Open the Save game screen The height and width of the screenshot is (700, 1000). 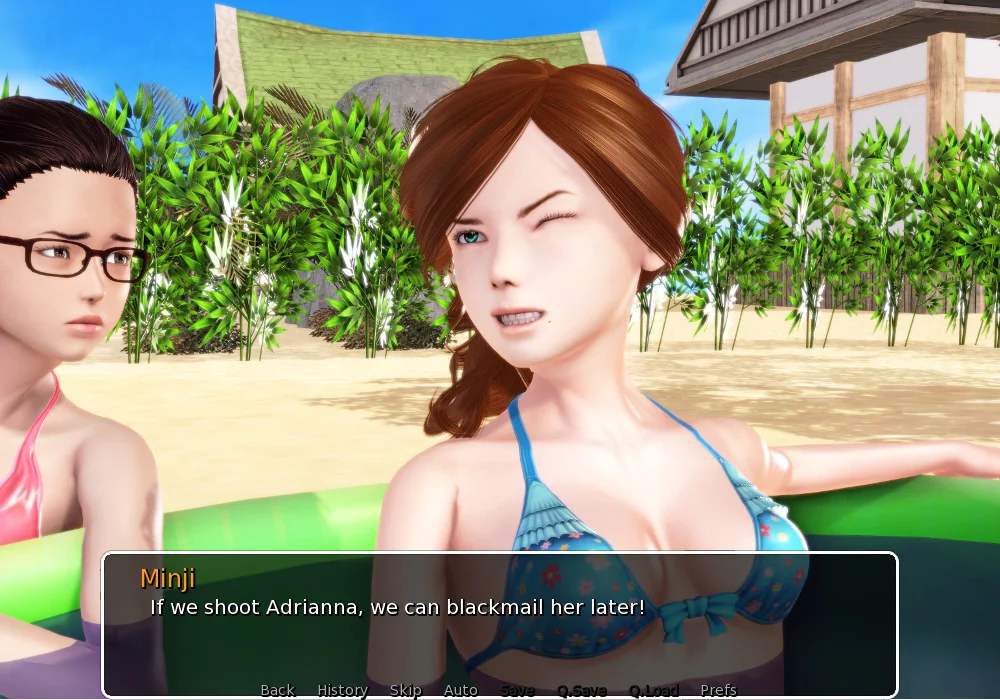tap(517, 690)
